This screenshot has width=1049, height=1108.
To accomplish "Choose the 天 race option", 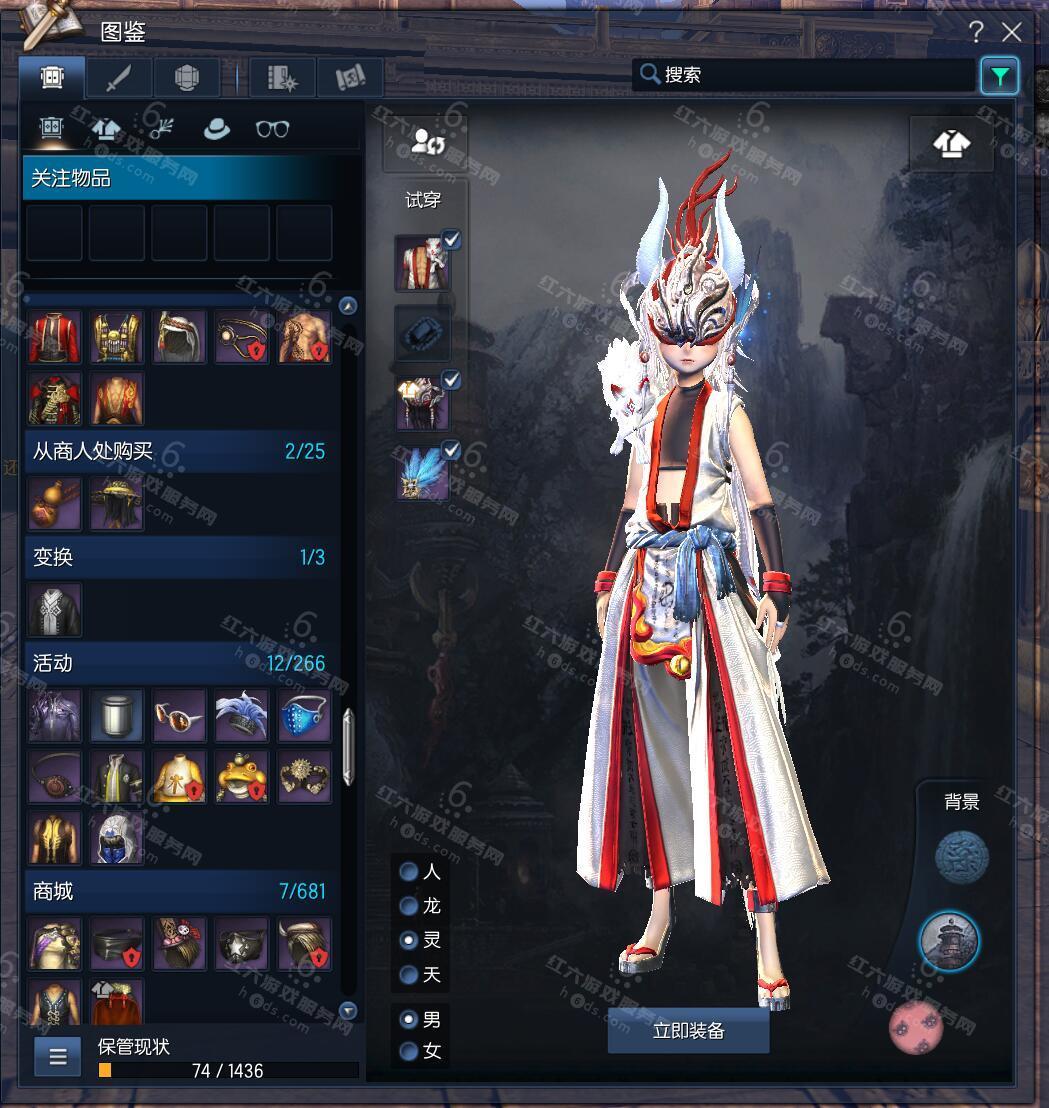I will click(409, 974).
